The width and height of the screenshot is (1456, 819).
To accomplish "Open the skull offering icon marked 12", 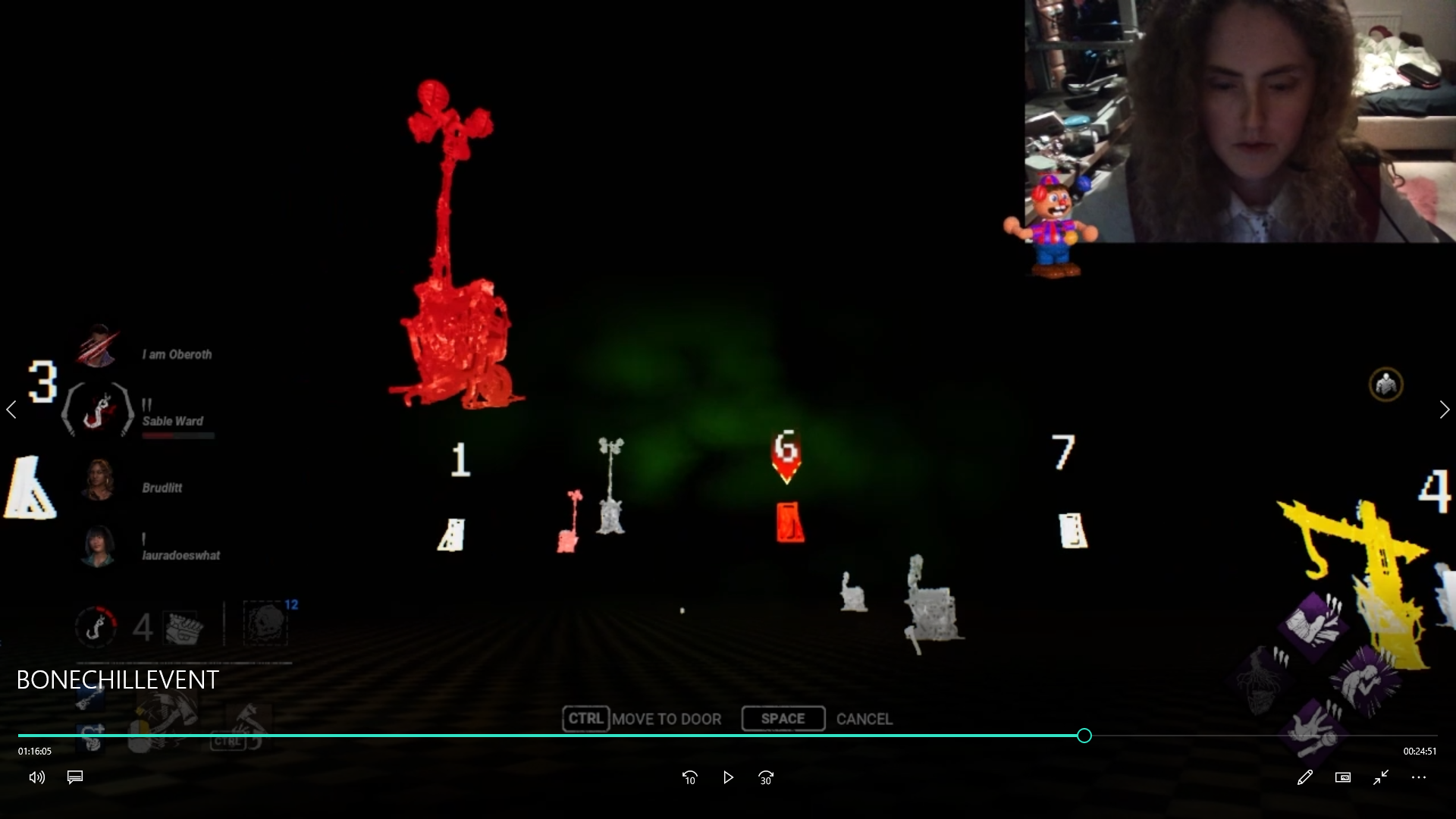I will coord(265,624).
